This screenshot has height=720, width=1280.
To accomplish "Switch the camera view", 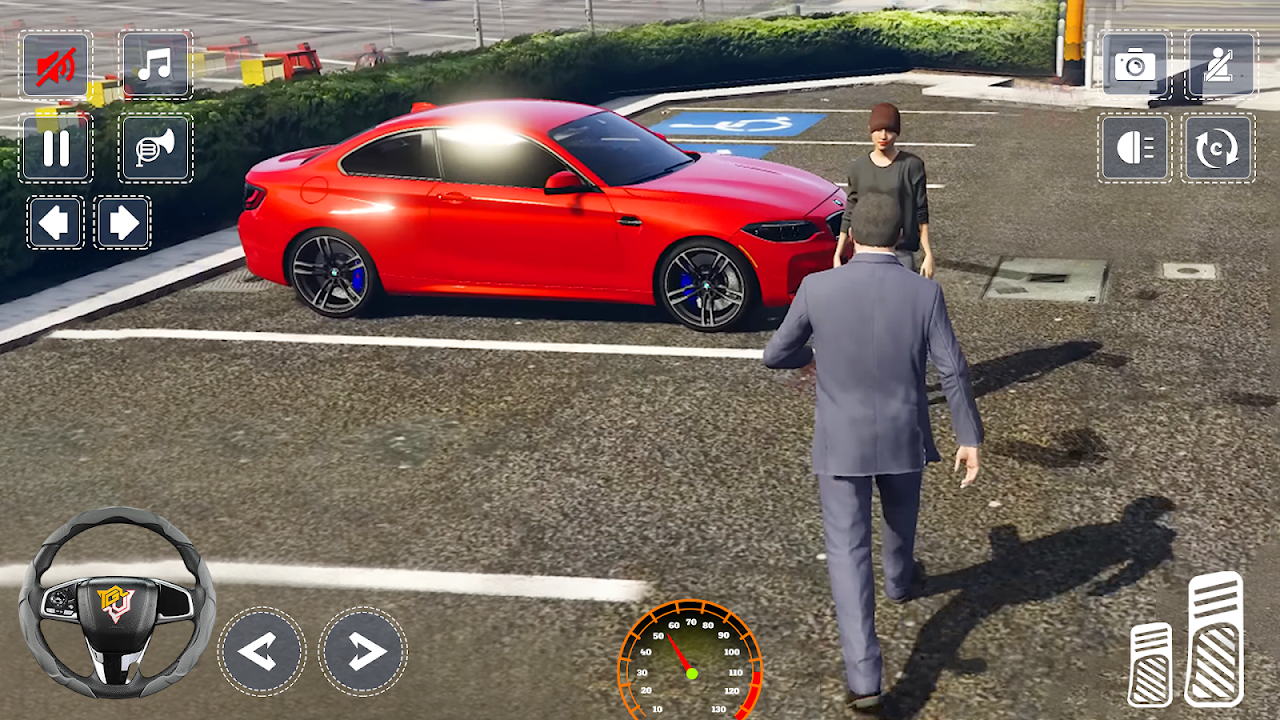I will (1135, 65).
